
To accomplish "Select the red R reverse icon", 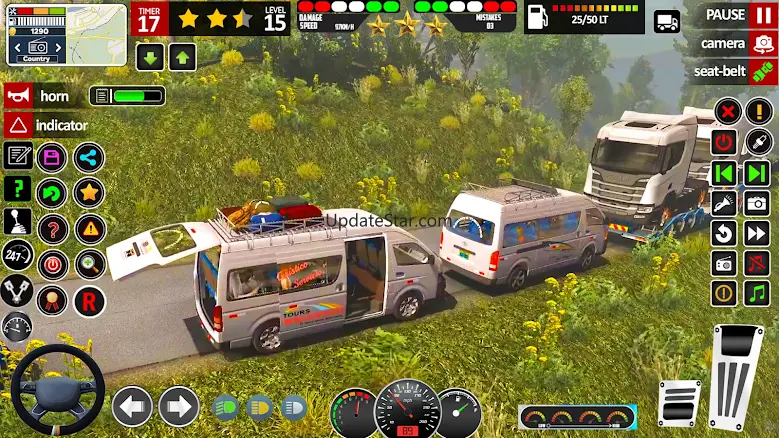I will coord(88,300).
